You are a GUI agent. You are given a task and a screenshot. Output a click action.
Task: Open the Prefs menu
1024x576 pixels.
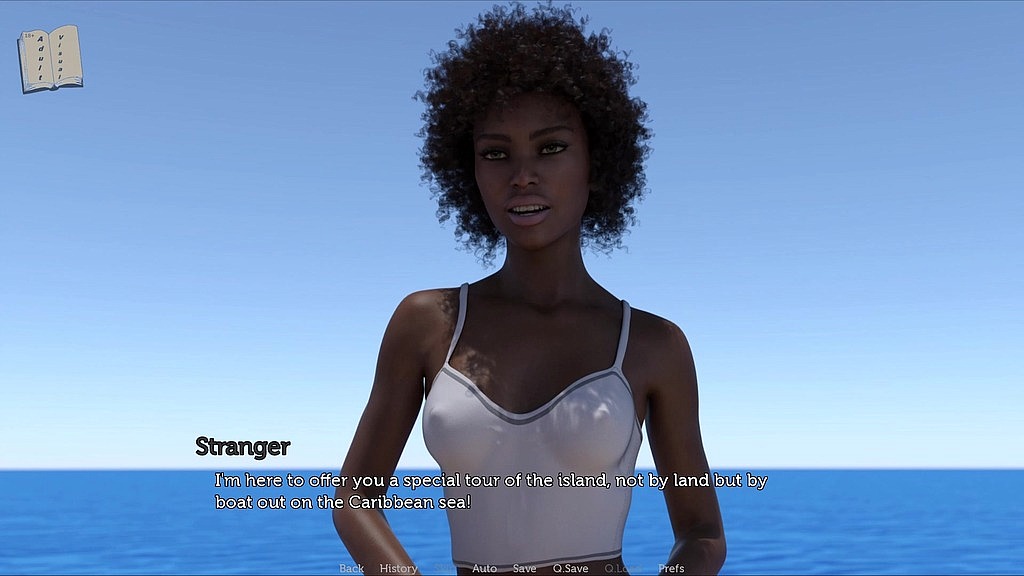672,568
